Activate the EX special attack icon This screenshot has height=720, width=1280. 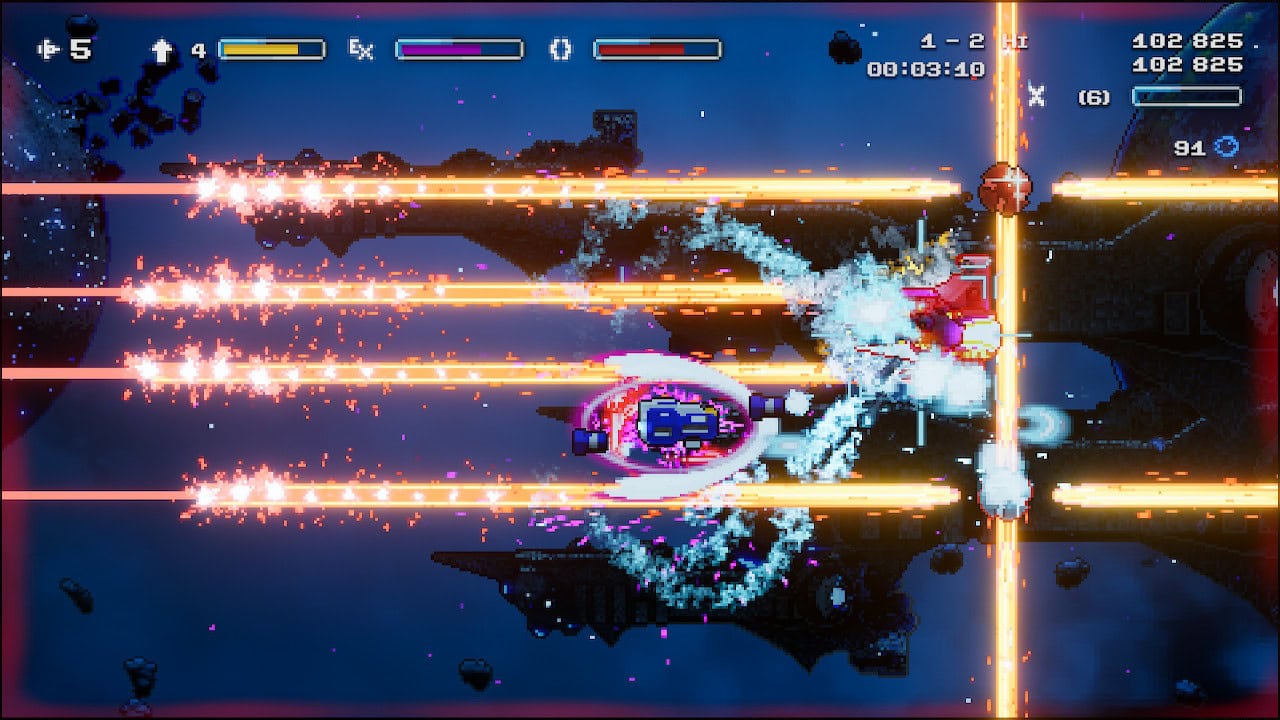pos(360,49)
